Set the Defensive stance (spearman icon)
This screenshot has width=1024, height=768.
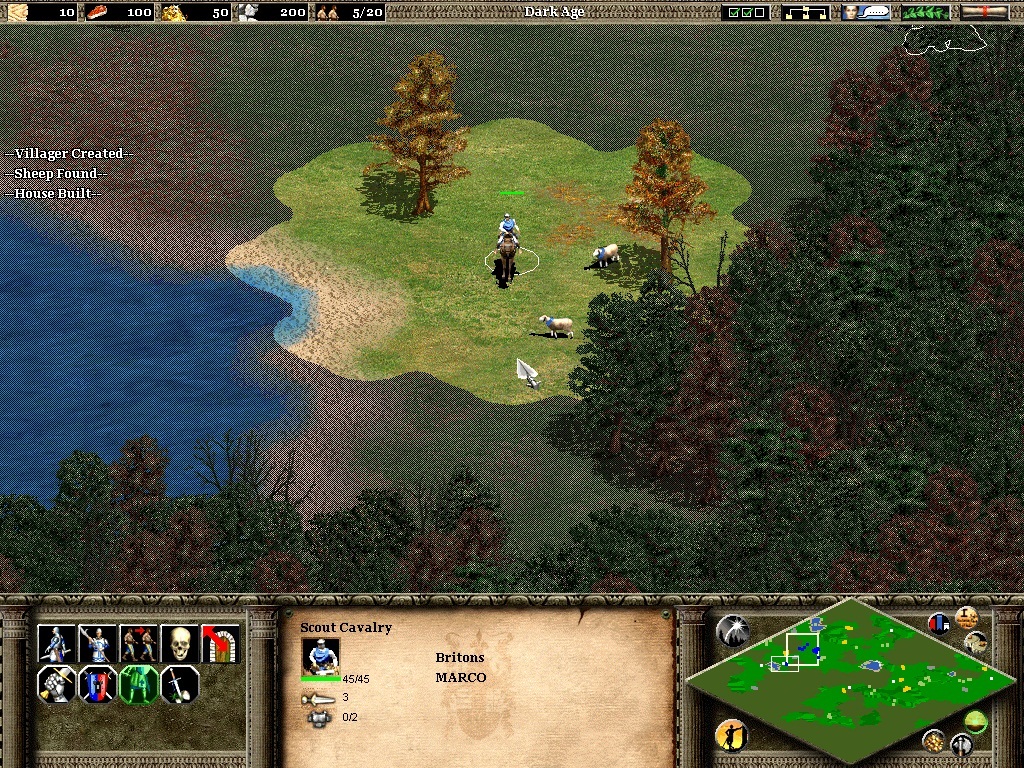click(97, 643)
